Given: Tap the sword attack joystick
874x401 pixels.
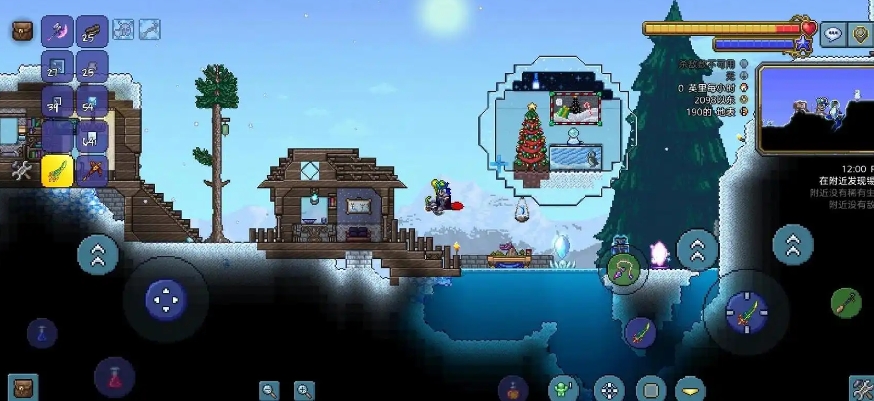Looking at the screenshot, I should pos(745,311).
